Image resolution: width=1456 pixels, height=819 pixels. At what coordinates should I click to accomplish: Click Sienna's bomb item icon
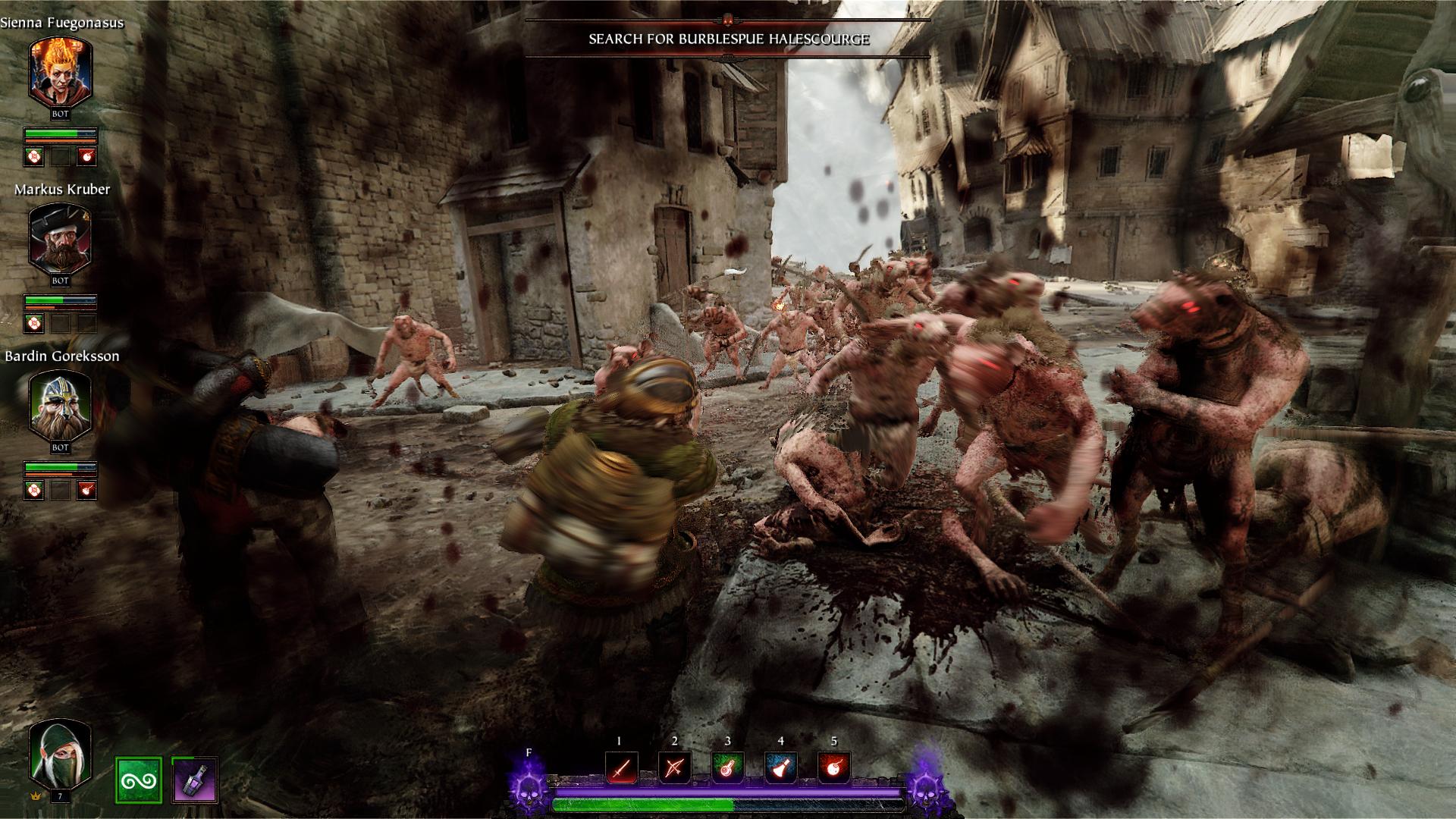[87, 157]
